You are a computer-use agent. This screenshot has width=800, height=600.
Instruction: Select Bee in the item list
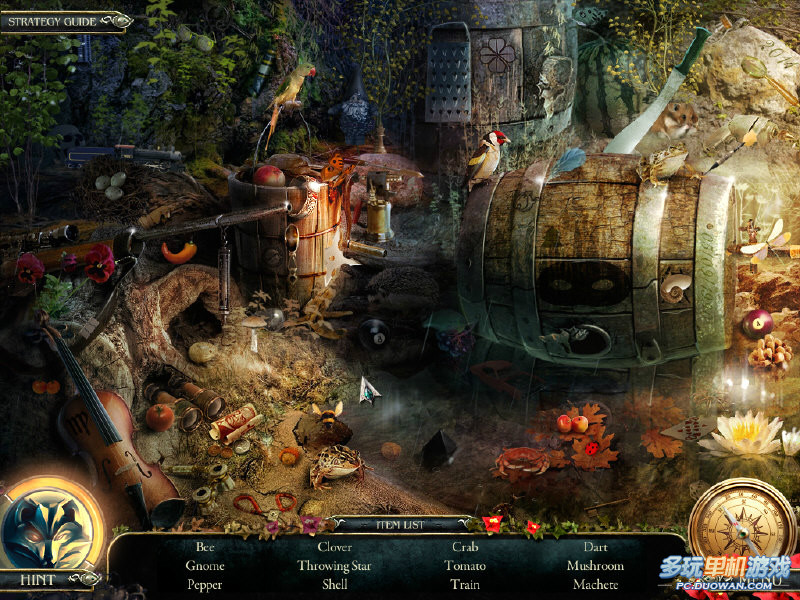pos(205,547)
